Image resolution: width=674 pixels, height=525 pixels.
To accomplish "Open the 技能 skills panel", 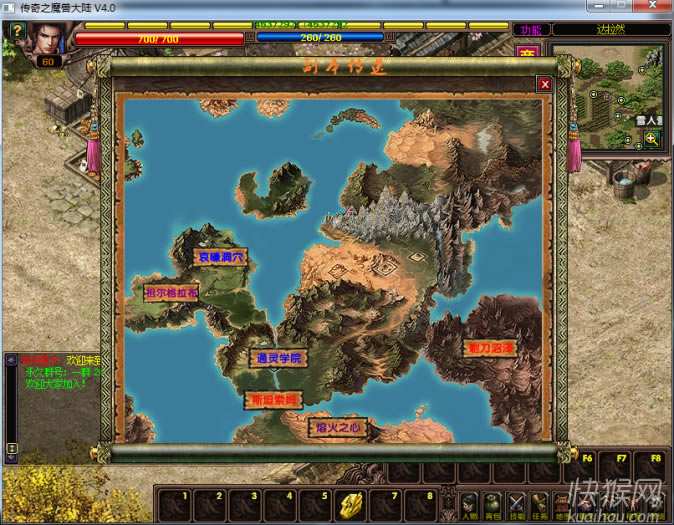I will (517, 506).
